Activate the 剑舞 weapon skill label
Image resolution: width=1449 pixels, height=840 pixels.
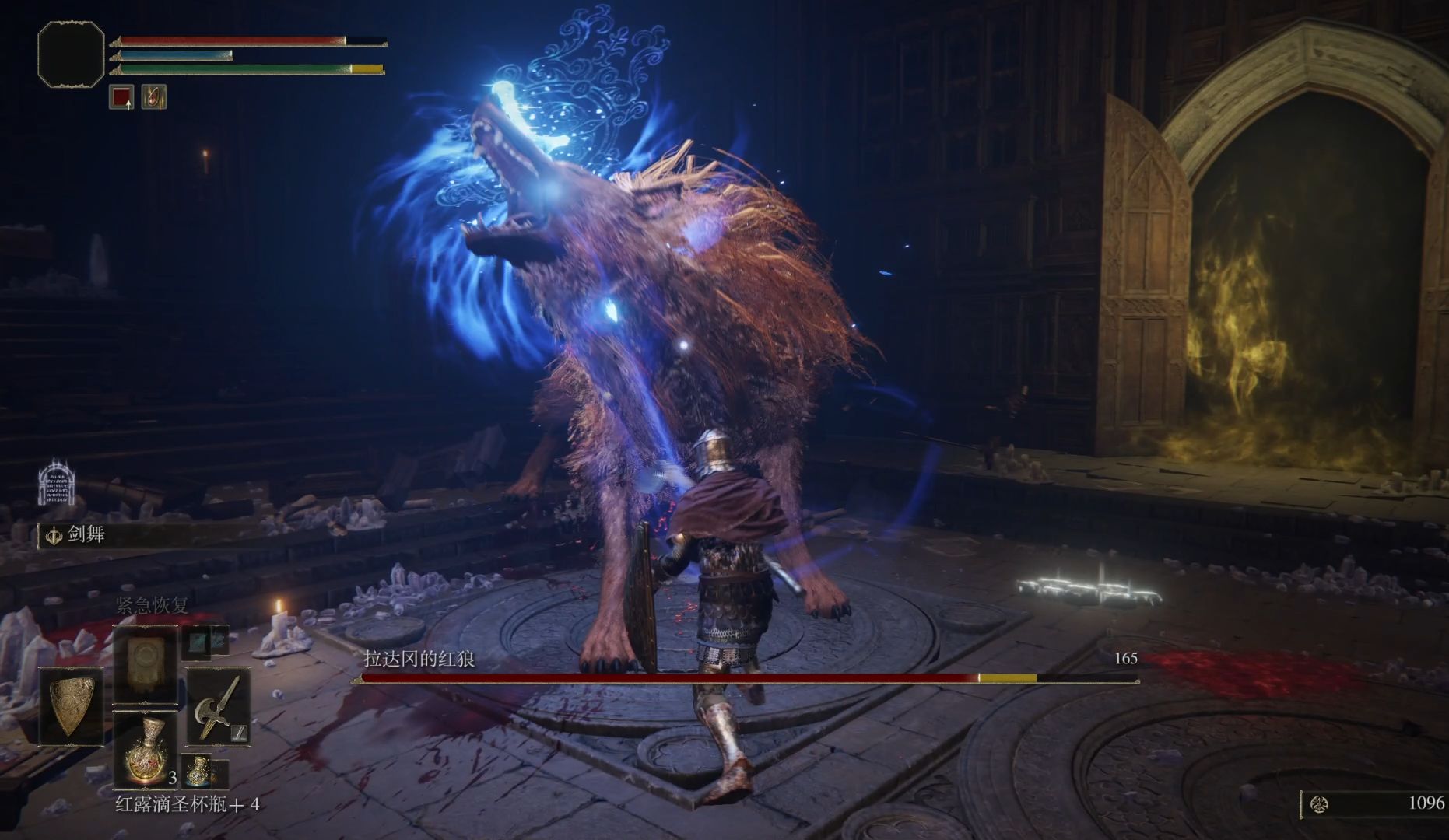pyautogui.click(x=86, y=534)
